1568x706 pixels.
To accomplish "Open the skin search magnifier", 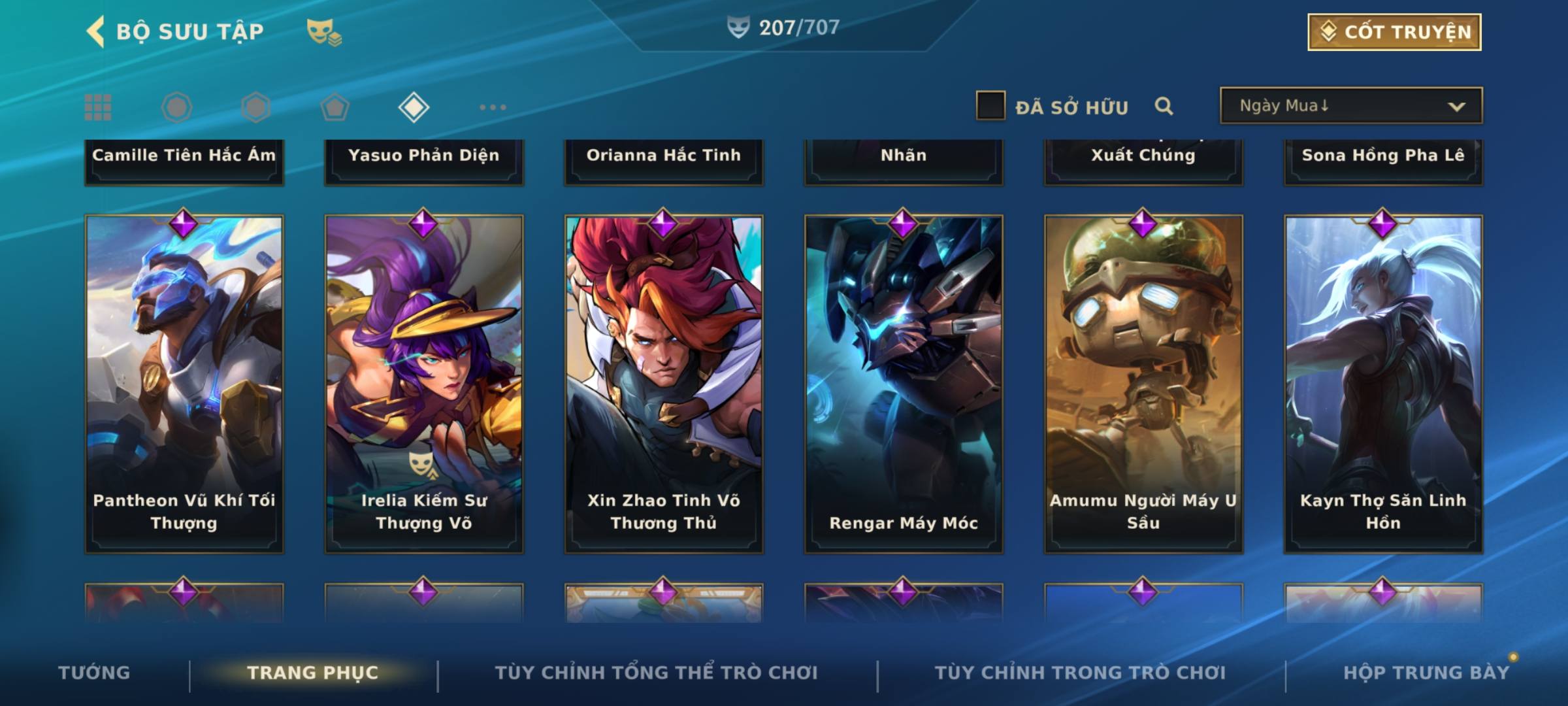I will (1164, 106).
